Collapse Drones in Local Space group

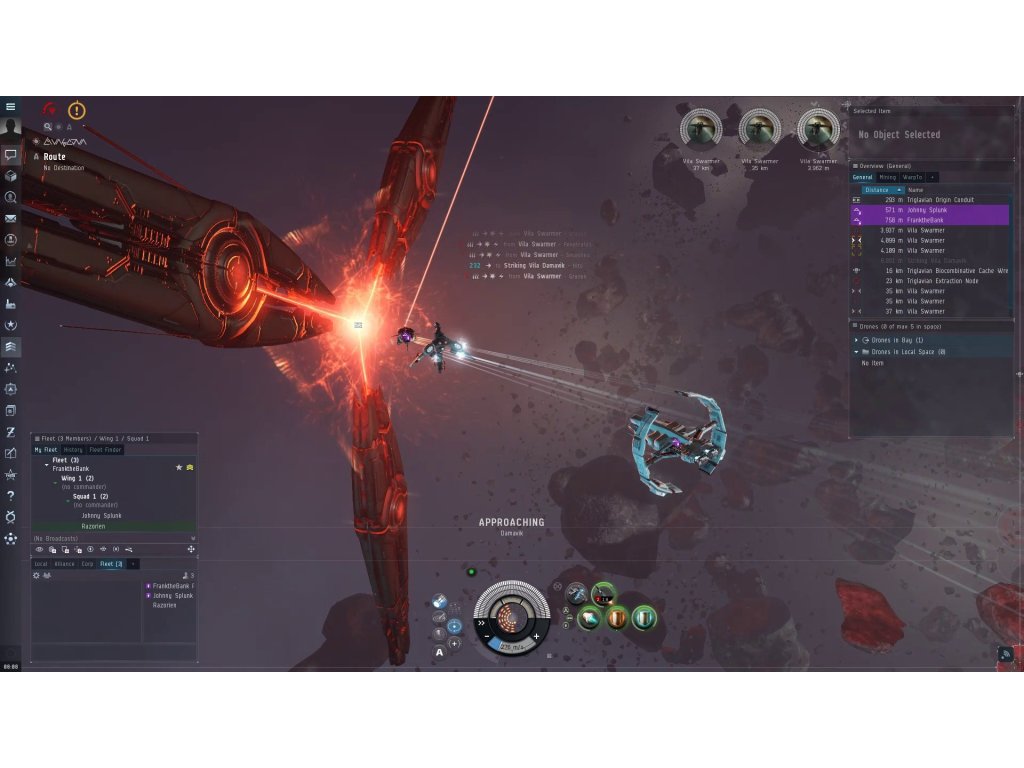coord(855,352)
